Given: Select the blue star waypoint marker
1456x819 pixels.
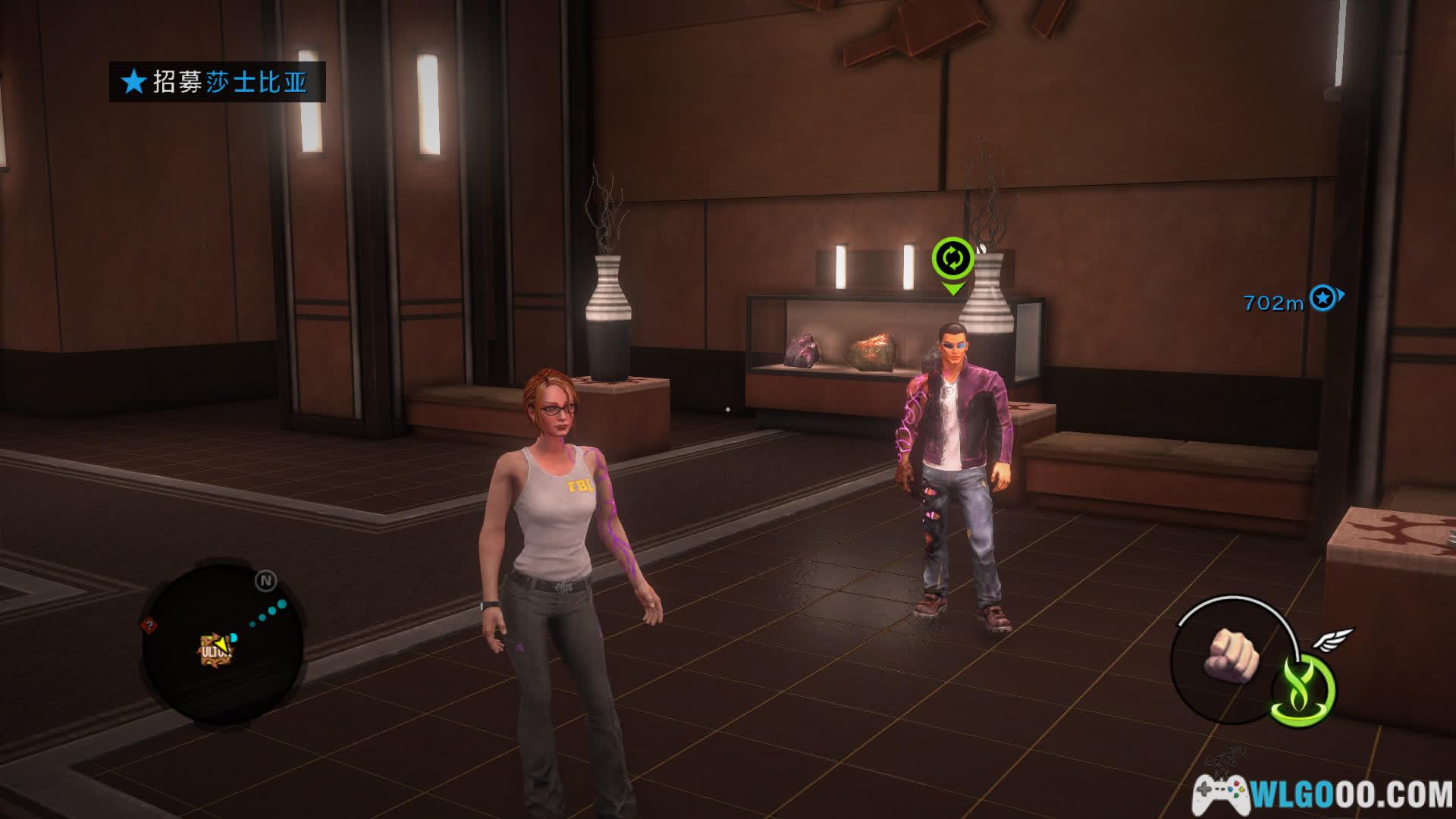Looking at the screenshot, I should pos(1323,298).
